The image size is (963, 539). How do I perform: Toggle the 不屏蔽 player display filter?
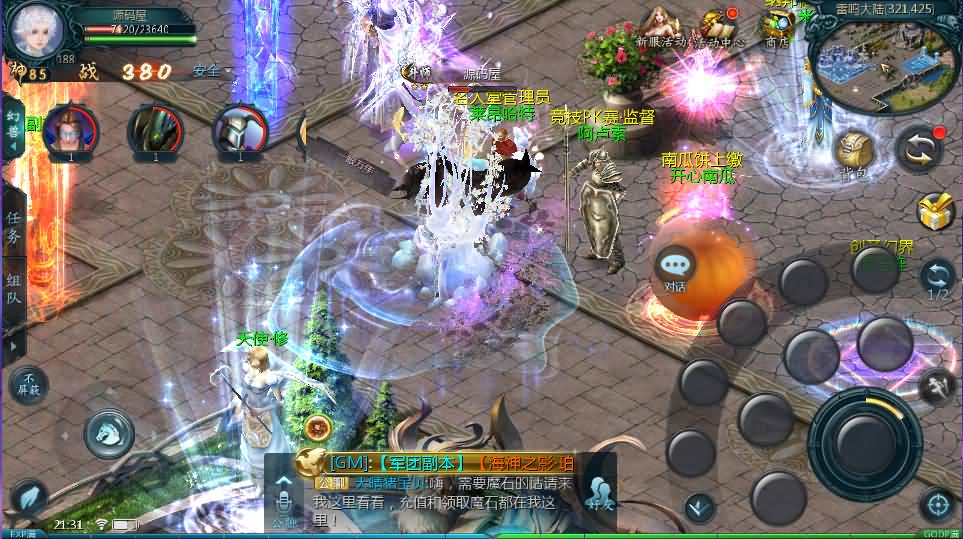point(29,384)
